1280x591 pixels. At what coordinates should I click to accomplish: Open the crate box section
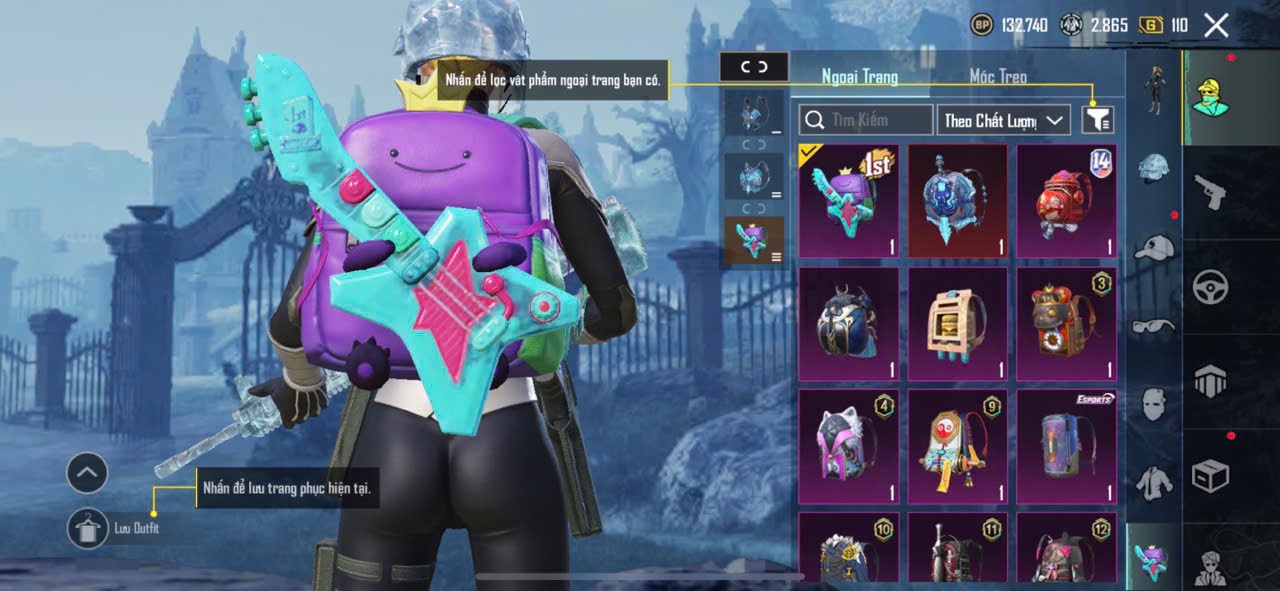(1210, 475)
